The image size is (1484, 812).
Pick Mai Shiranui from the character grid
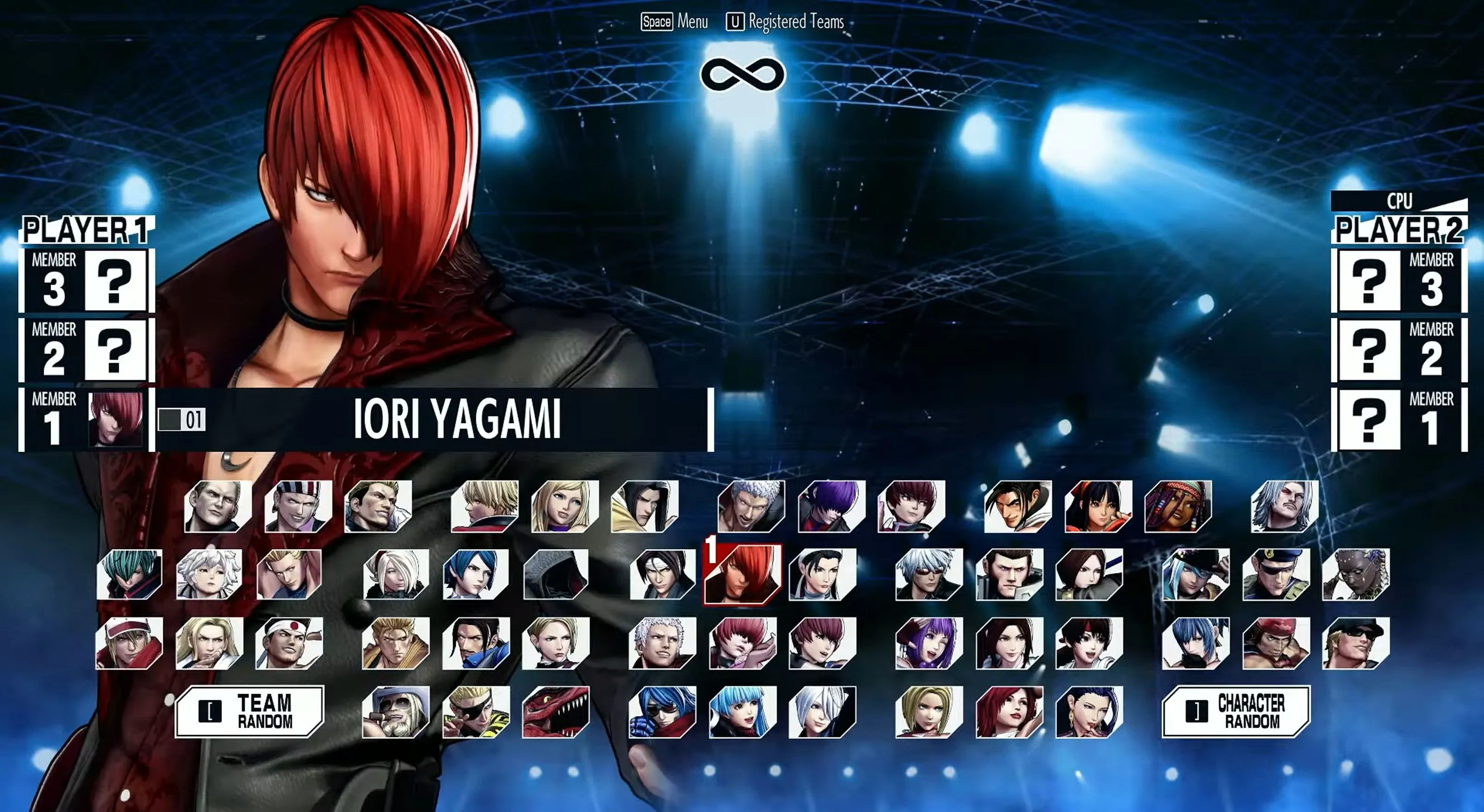point(1011,654)
